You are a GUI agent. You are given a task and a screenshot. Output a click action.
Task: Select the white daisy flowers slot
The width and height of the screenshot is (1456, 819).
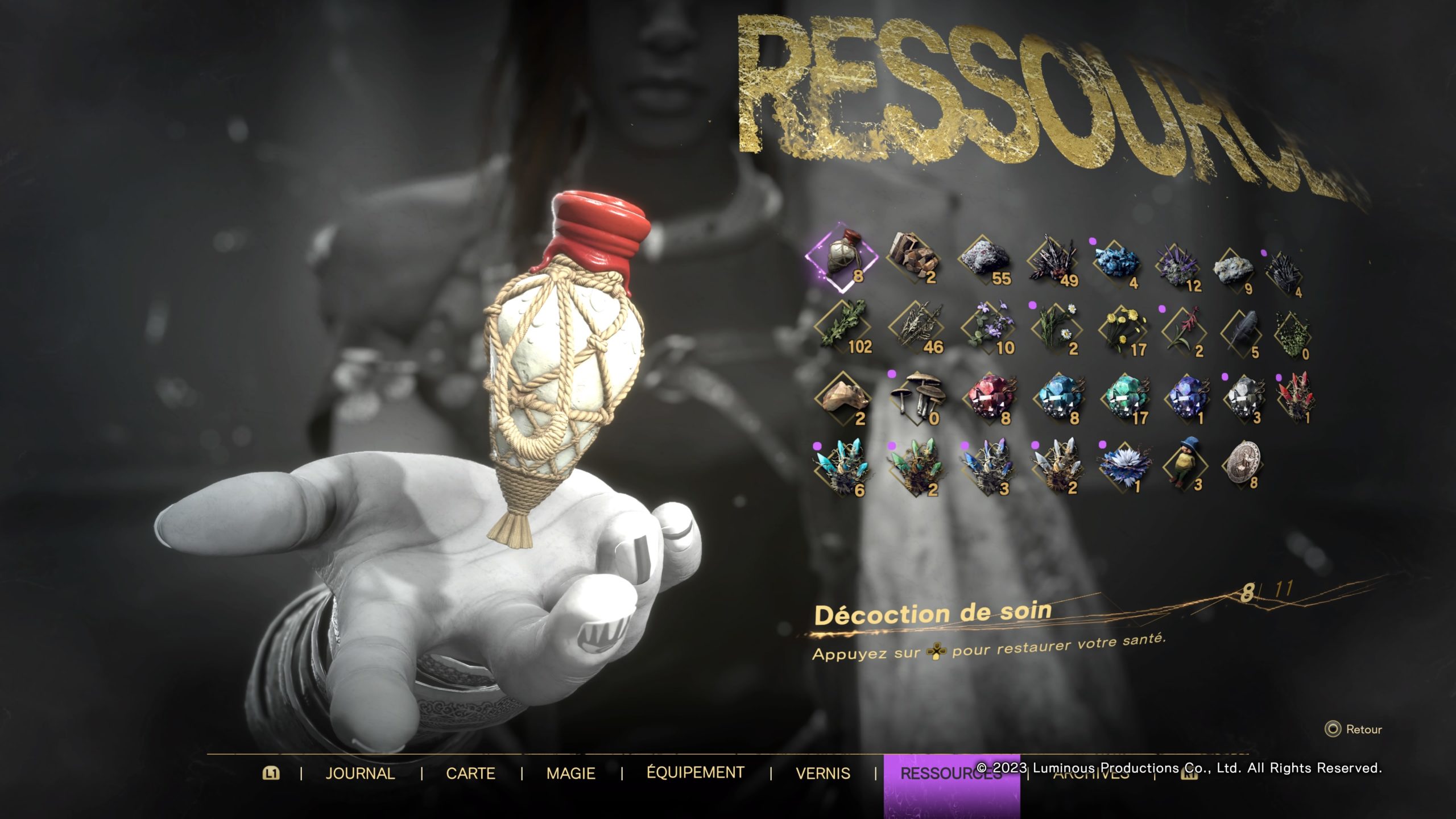pos(1056,330)
